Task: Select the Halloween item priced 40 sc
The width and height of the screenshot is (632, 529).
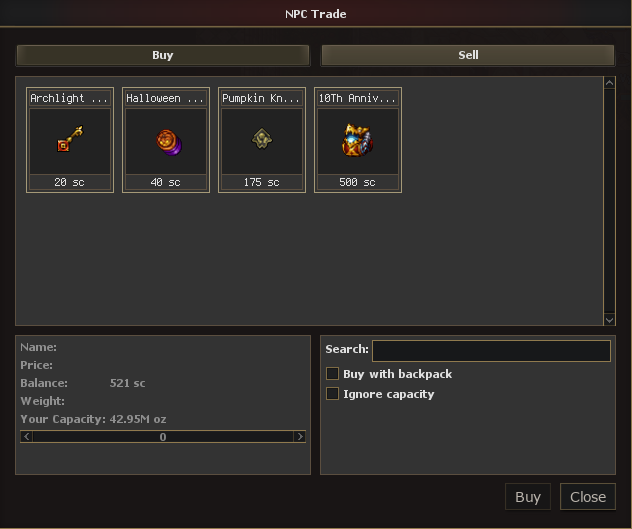Action: (166, 140)
